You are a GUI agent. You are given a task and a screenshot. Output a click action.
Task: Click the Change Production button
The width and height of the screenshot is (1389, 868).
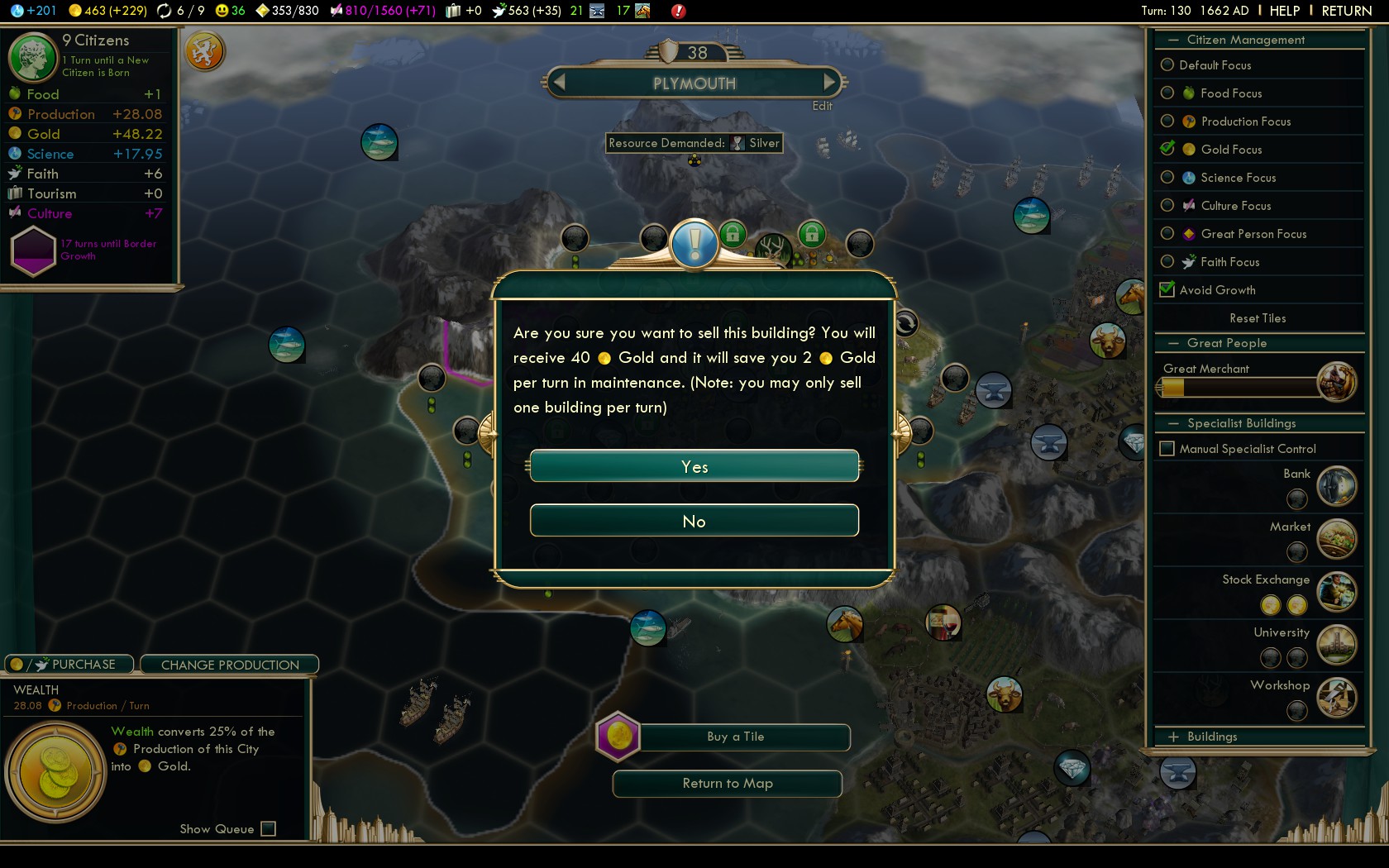pos(230,665)
